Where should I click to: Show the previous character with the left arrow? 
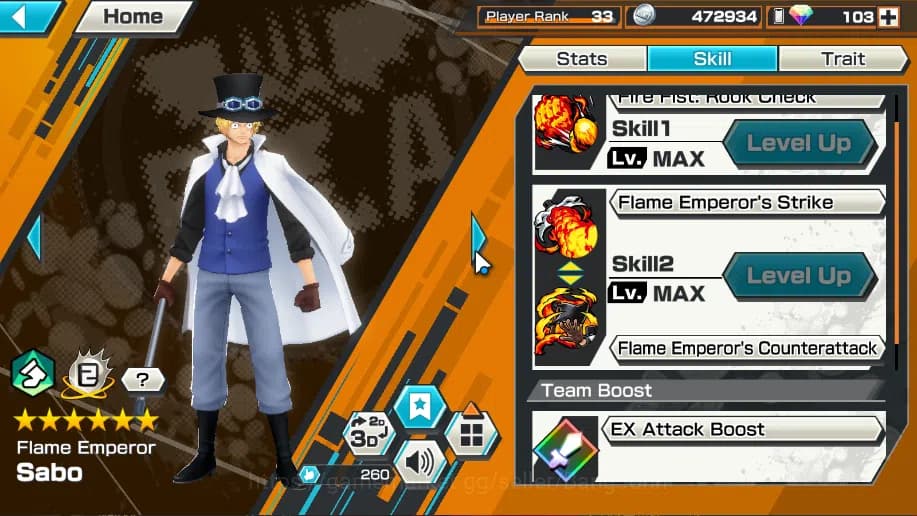[x=34, y=237]
